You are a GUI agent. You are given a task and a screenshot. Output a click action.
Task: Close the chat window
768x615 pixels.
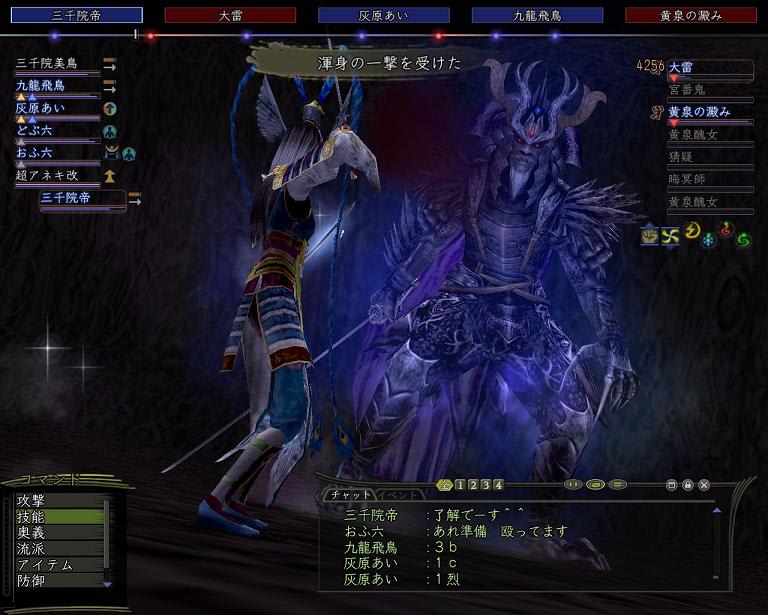pyautogui.click(x=704, y=485)
